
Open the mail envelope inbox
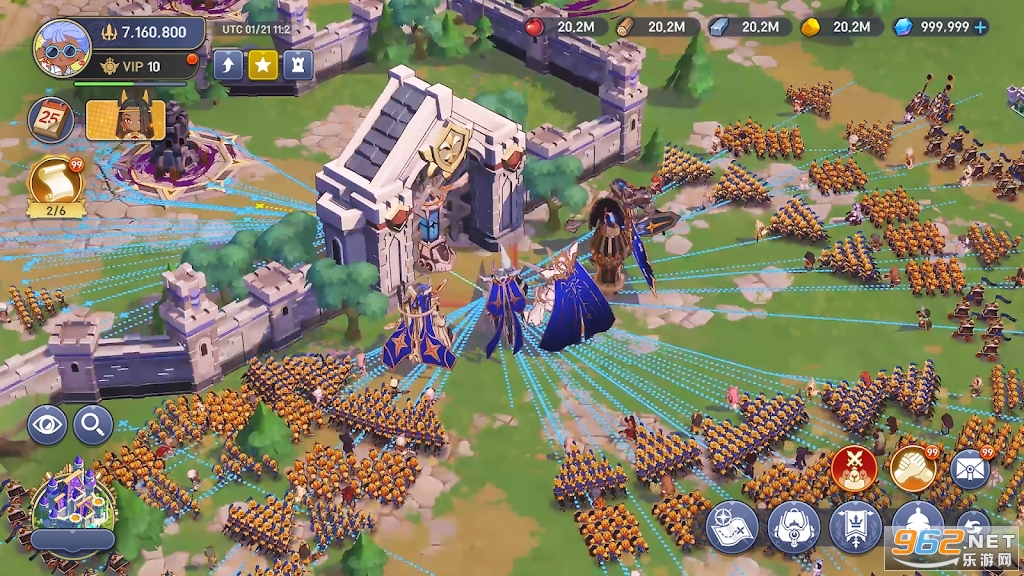point(969,468)
